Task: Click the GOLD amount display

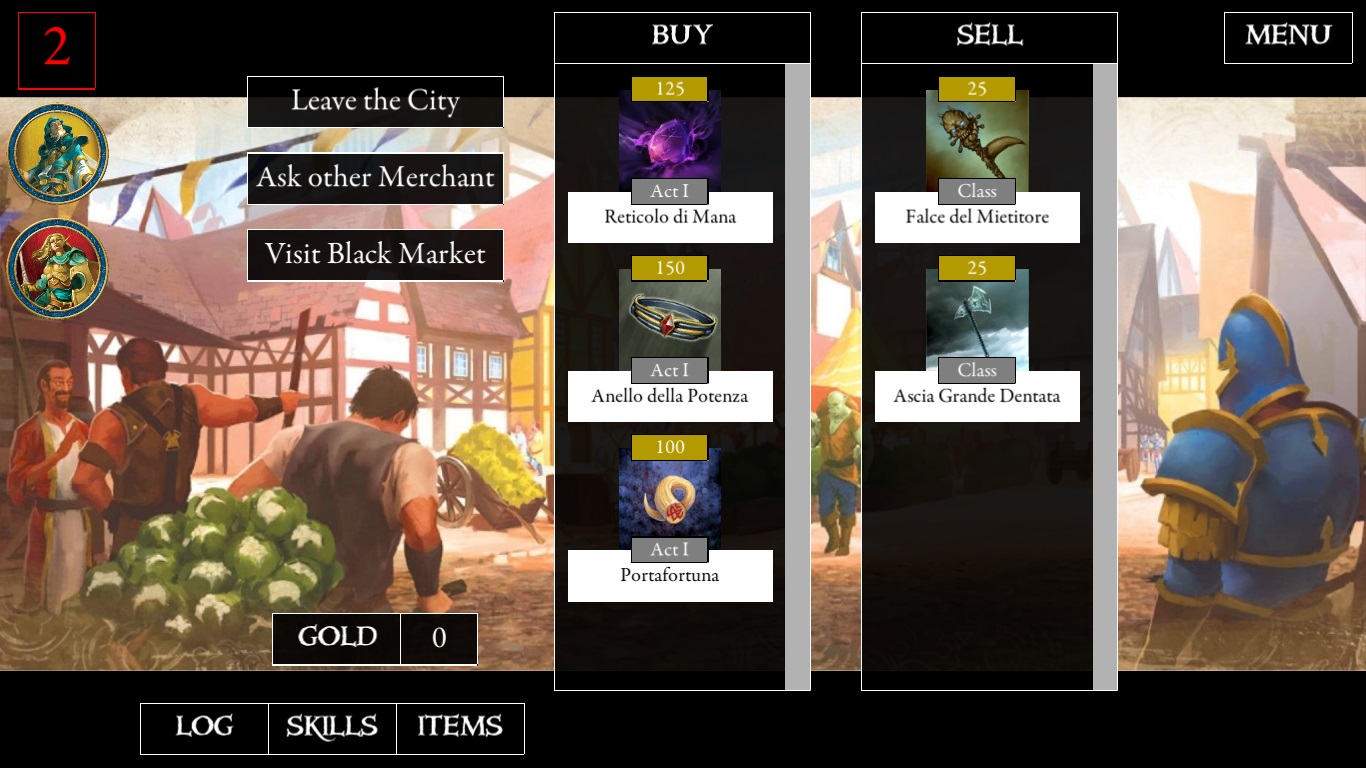Action: coord(439,639)
